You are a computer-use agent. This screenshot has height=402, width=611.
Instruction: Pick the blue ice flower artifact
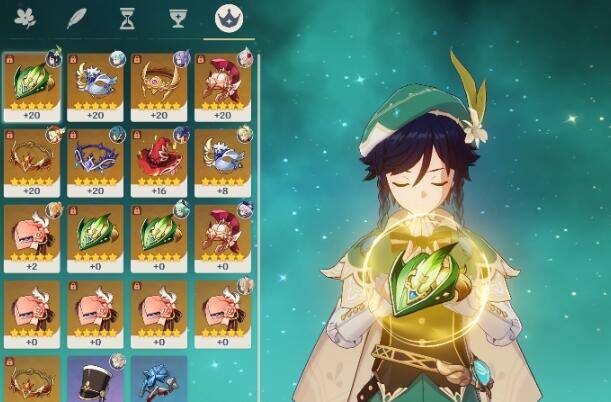pyautogui.click(x=159, y=379)
